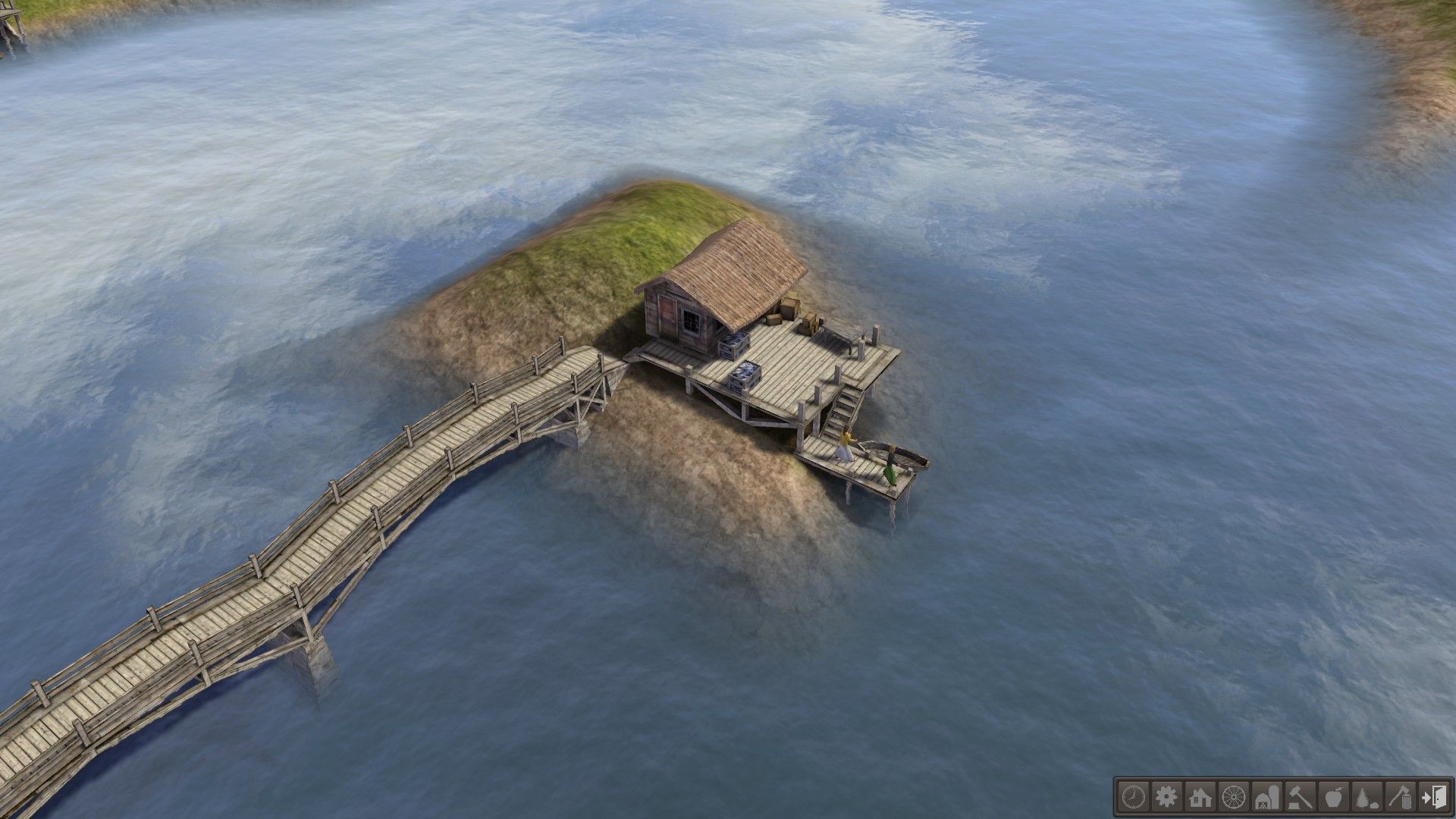Open the storage barn build menu

pyautogui.click(x=1266, y=796)
